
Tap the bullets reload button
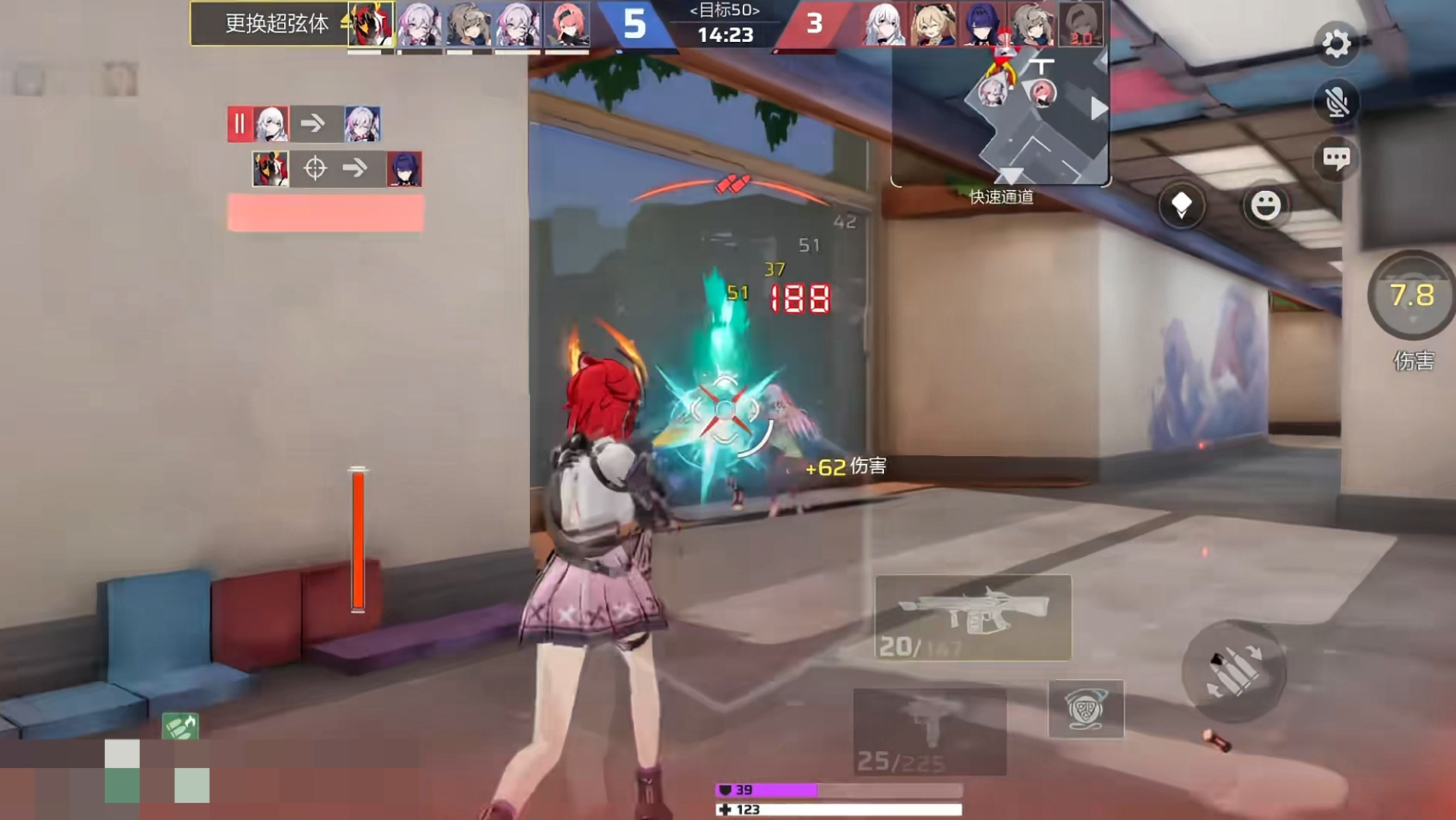1233,671
